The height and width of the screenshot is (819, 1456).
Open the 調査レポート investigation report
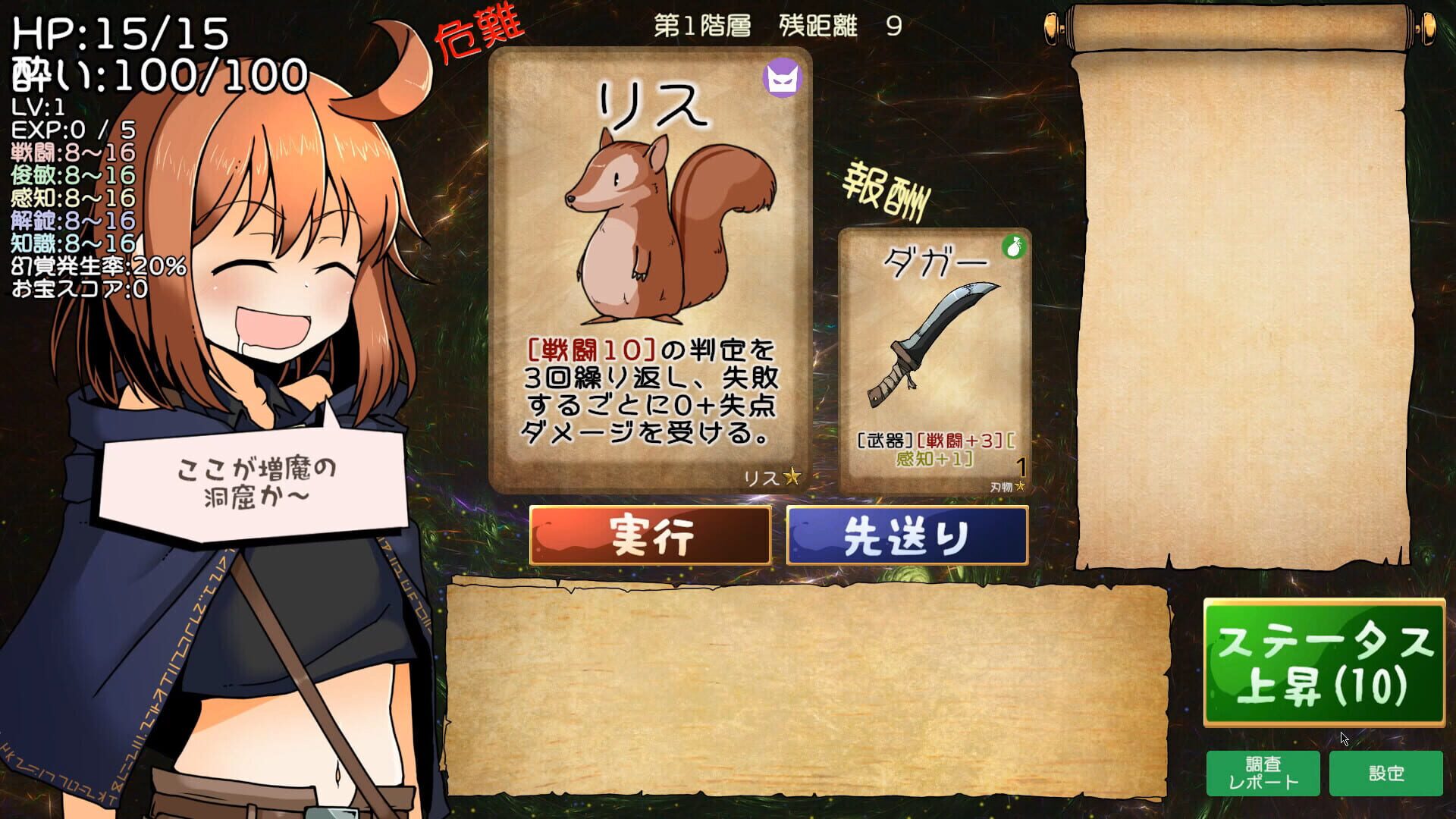pyautogui.click(x=1263, y=773)
